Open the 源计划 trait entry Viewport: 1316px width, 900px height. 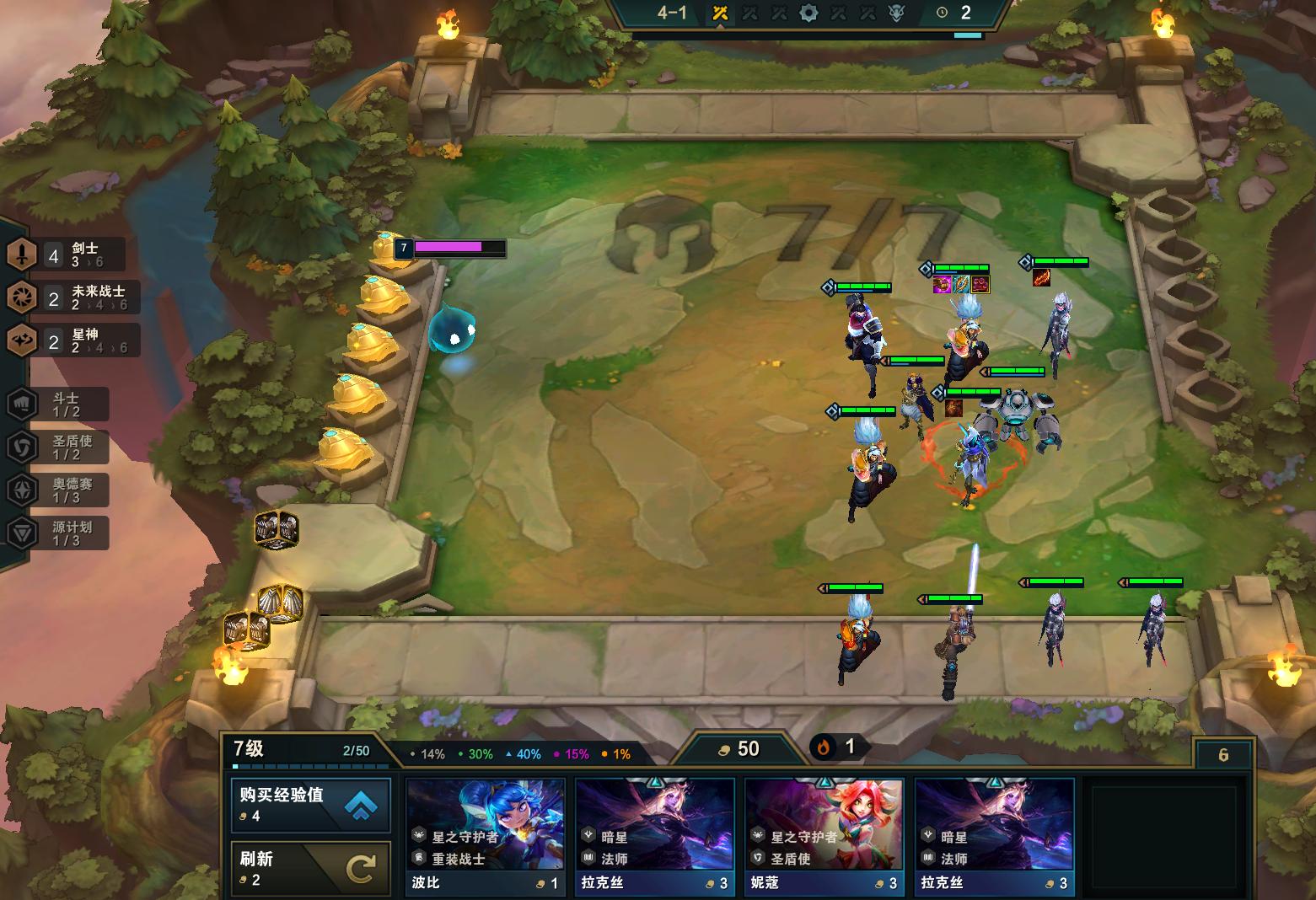click(x=59, y=533)
